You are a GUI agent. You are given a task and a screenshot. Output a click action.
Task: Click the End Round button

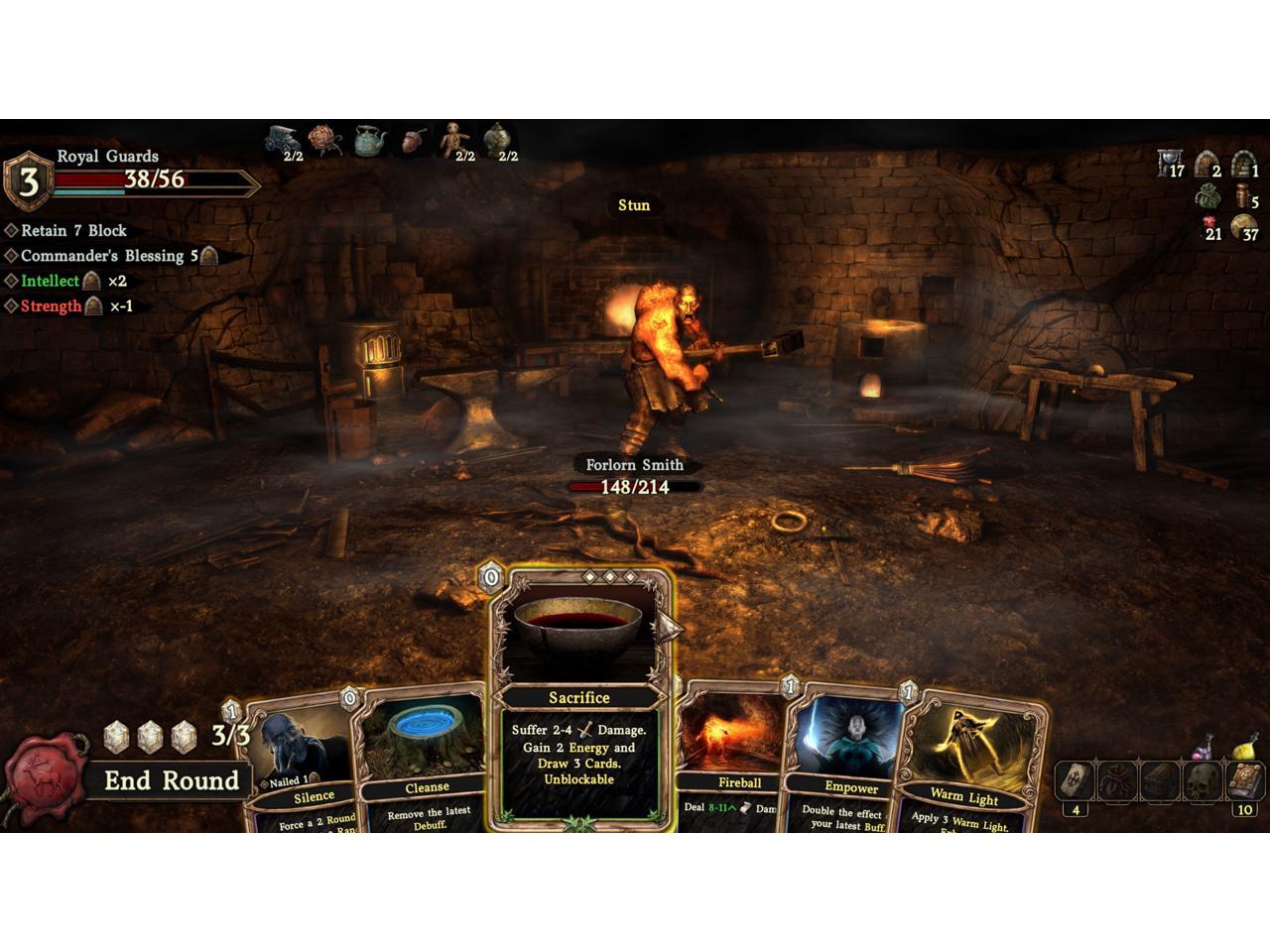pos(171,780)
